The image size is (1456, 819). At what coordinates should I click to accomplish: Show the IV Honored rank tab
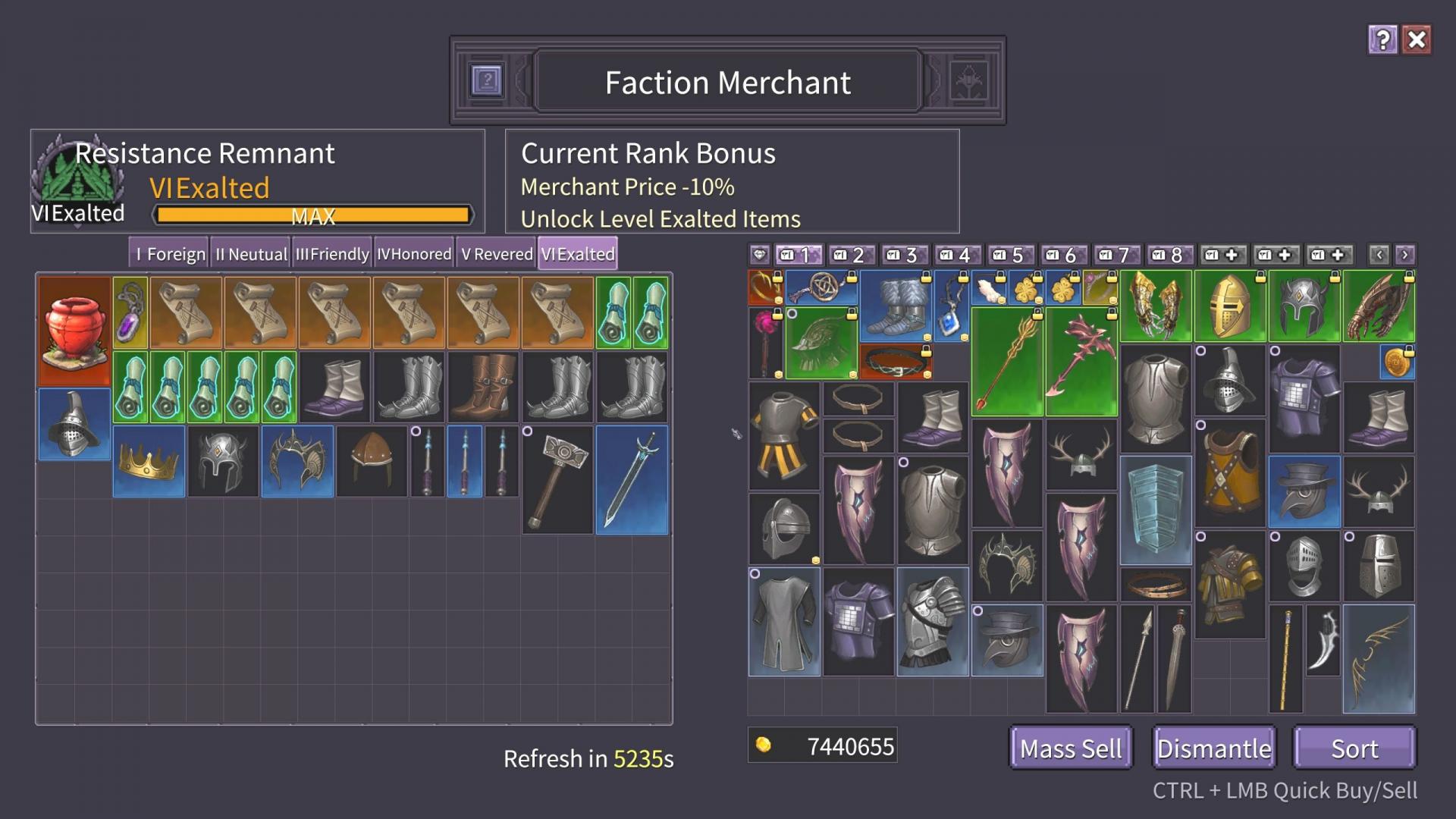[x=414, y=254]
